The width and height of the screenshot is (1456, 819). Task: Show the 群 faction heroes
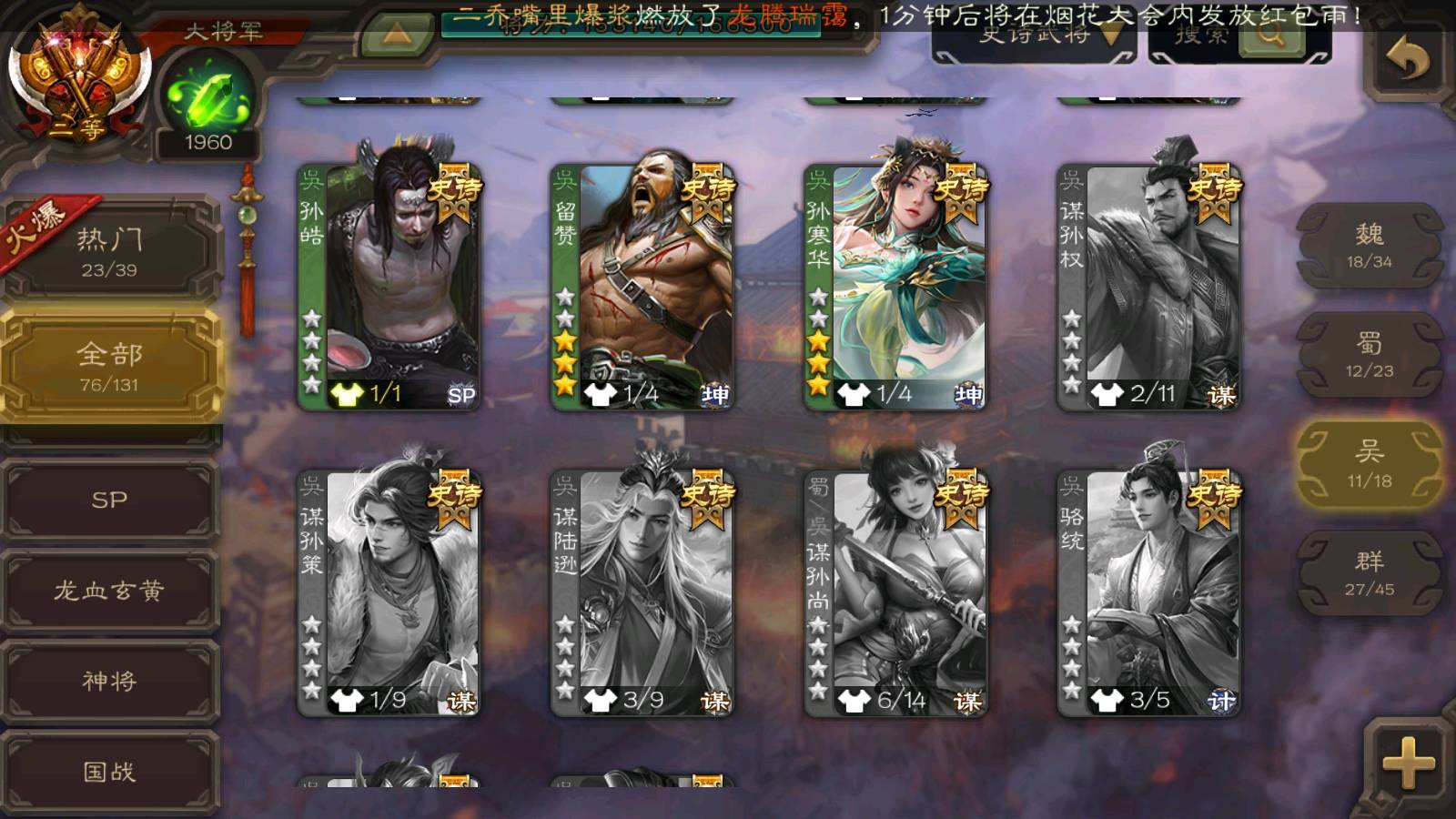[x=1369, y=573]
